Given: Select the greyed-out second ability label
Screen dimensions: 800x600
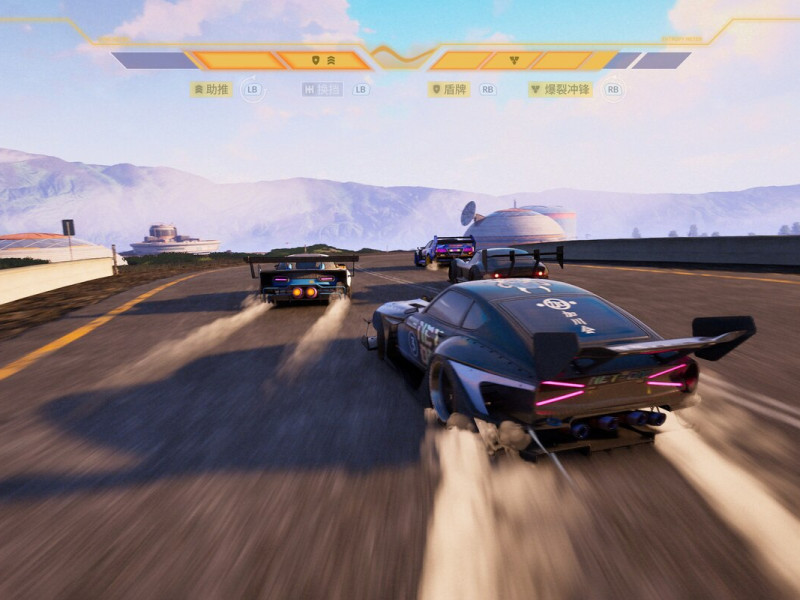Looking at the screenshot, I should point(322,89).
